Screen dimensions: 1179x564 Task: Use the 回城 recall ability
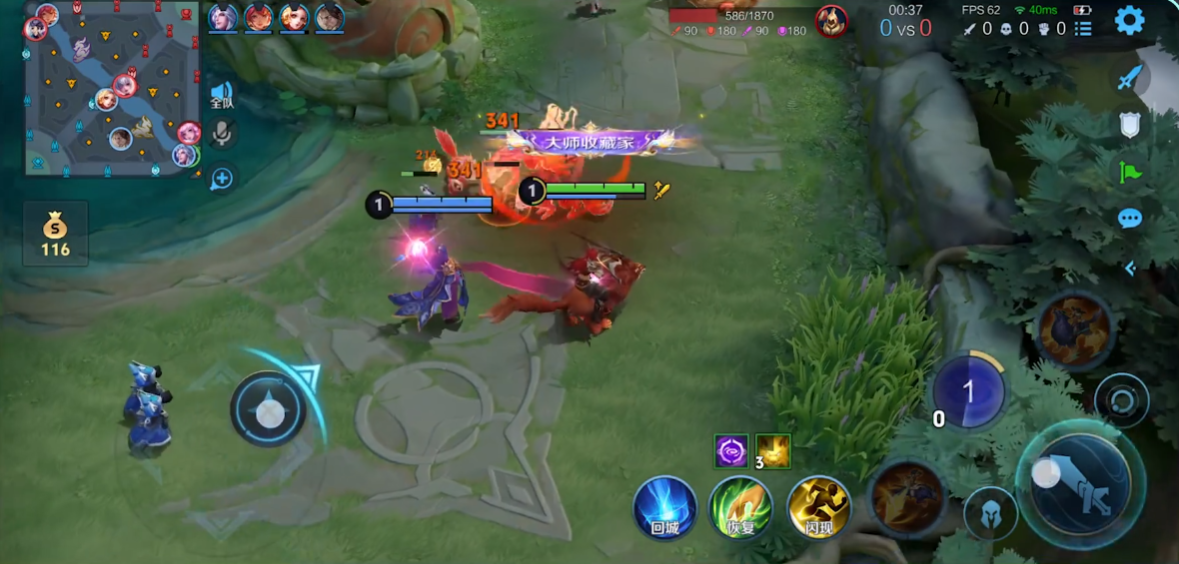click(x=665, y=508)
